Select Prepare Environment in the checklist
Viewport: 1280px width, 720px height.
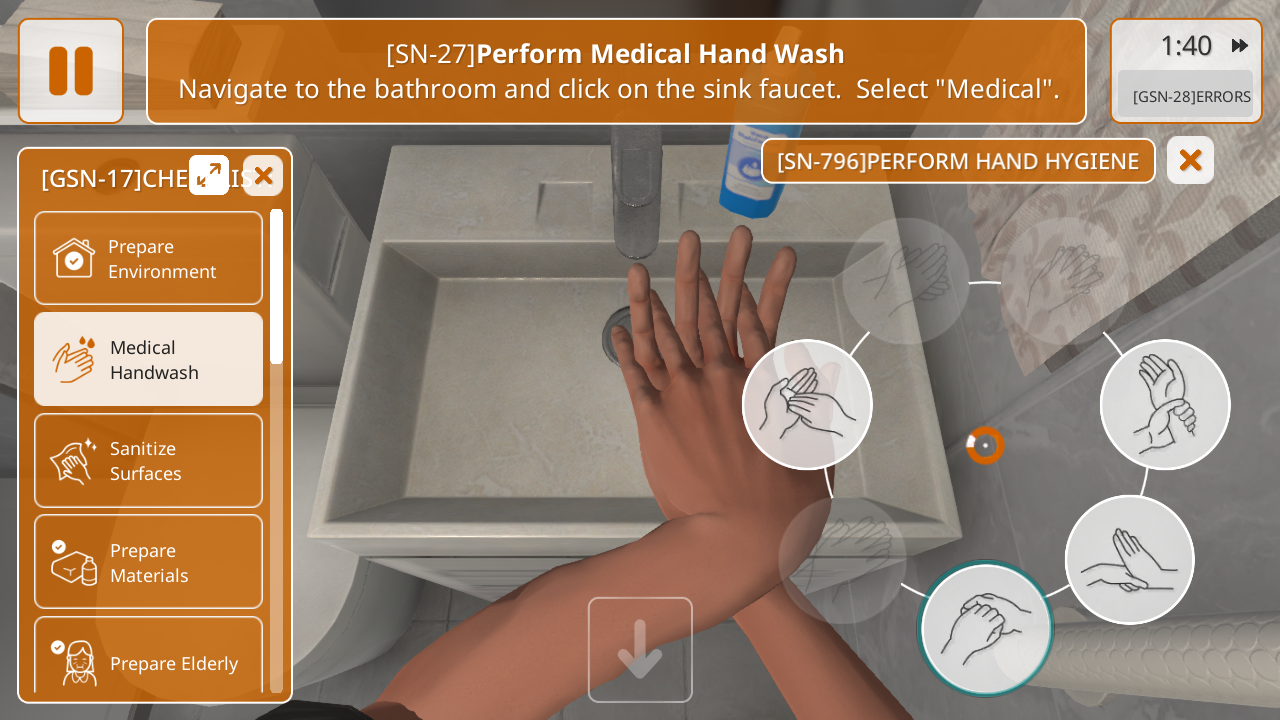148,258
